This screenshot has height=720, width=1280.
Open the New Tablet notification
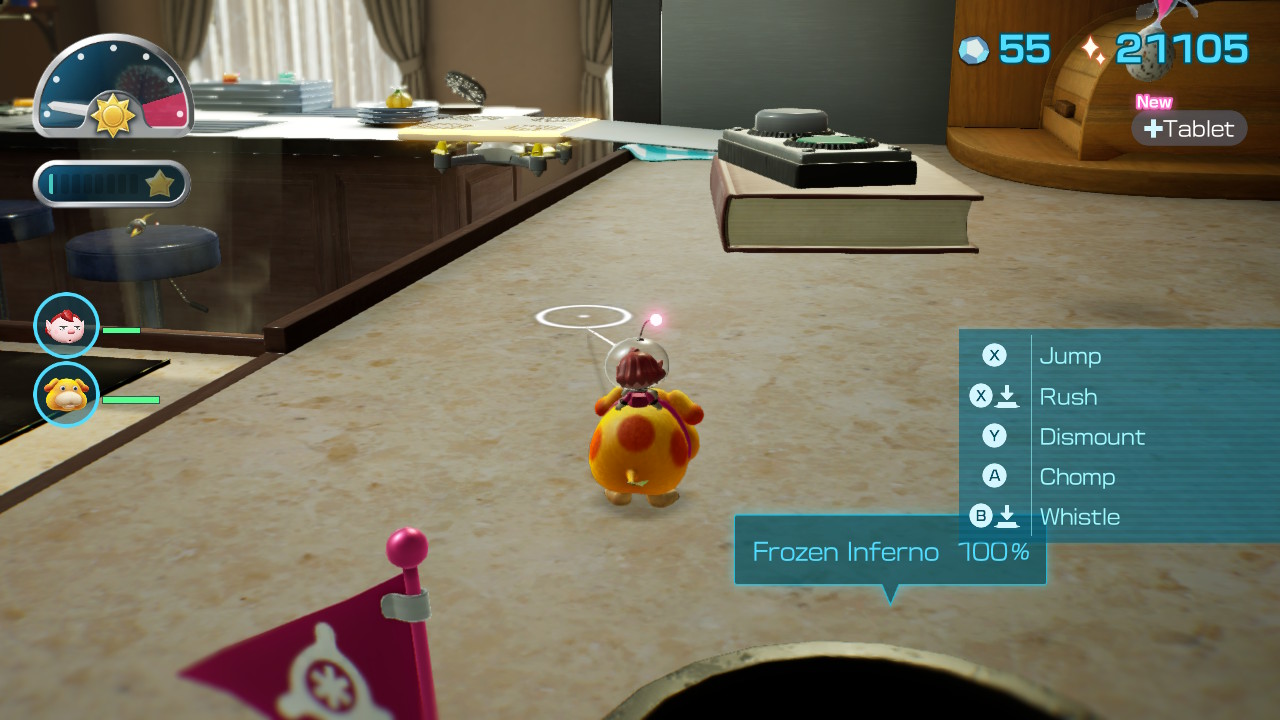pos(1189,128)
